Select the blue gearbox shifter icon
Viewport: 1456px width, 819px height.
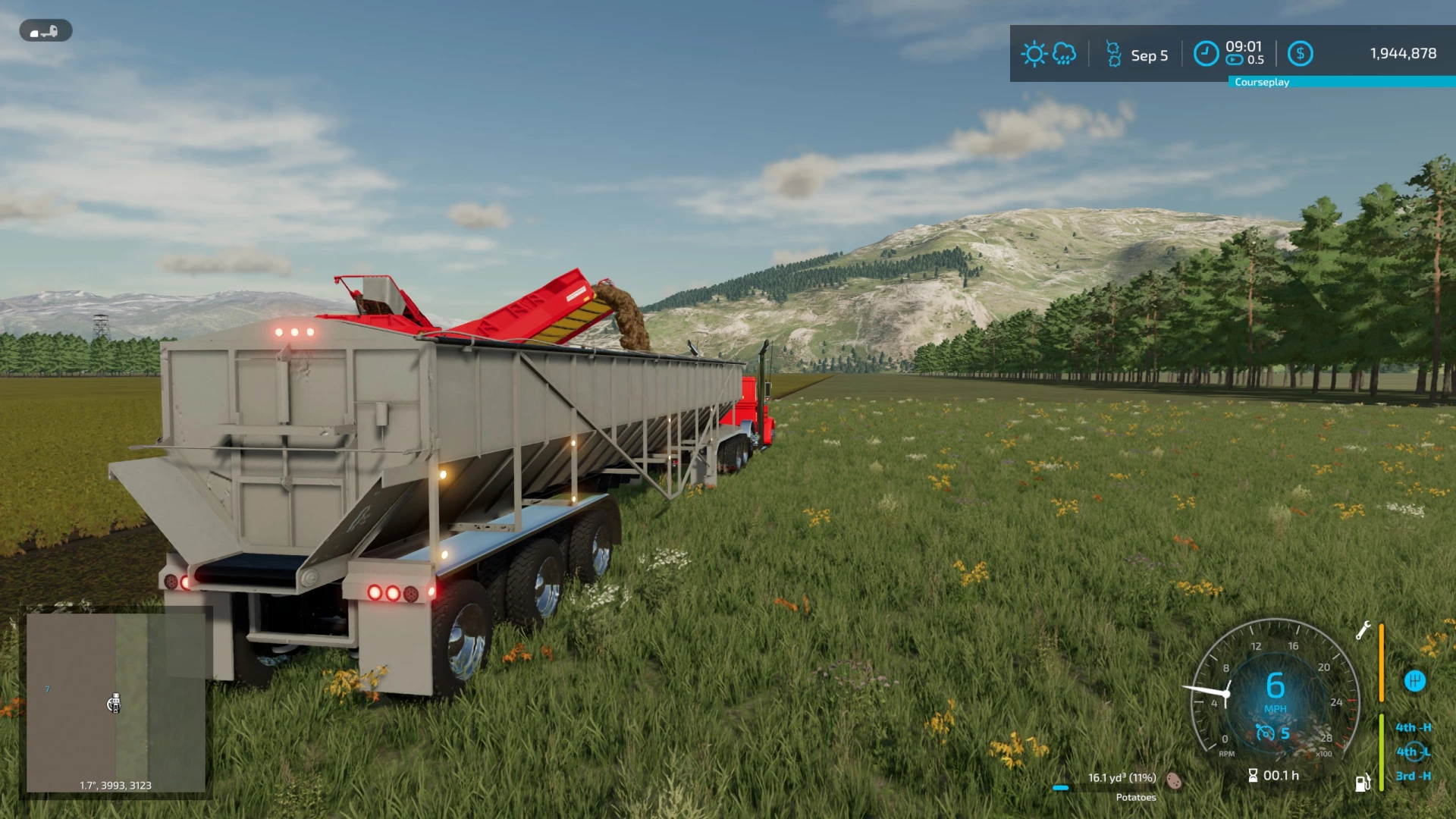(x=1414, y=681)
